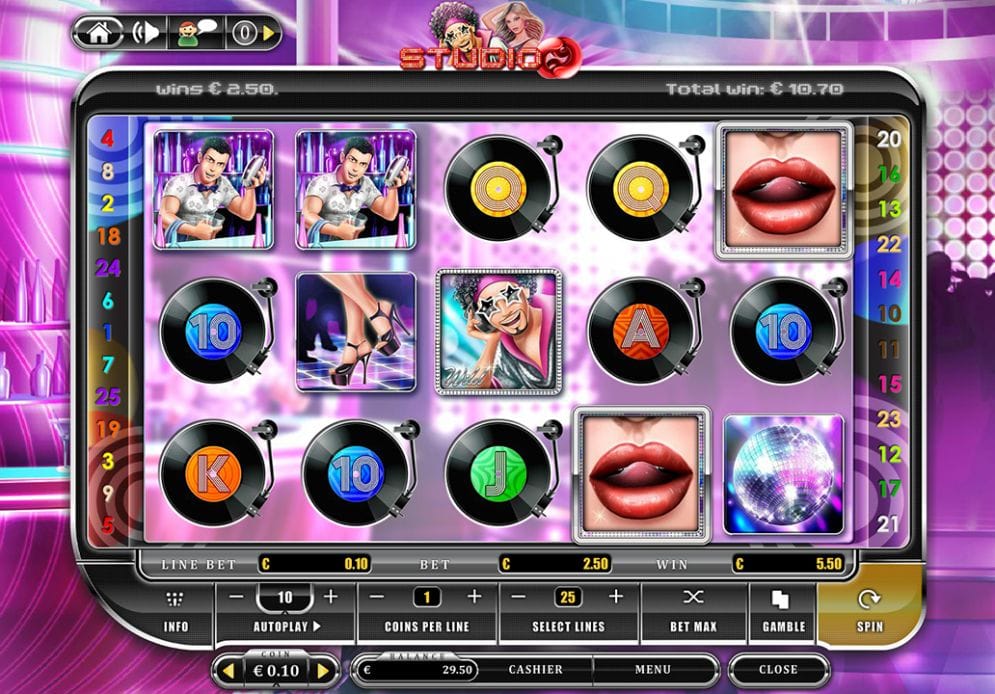Decrease the autoplay spin count
The image size is (995, 694).
[x=237, y=597]
